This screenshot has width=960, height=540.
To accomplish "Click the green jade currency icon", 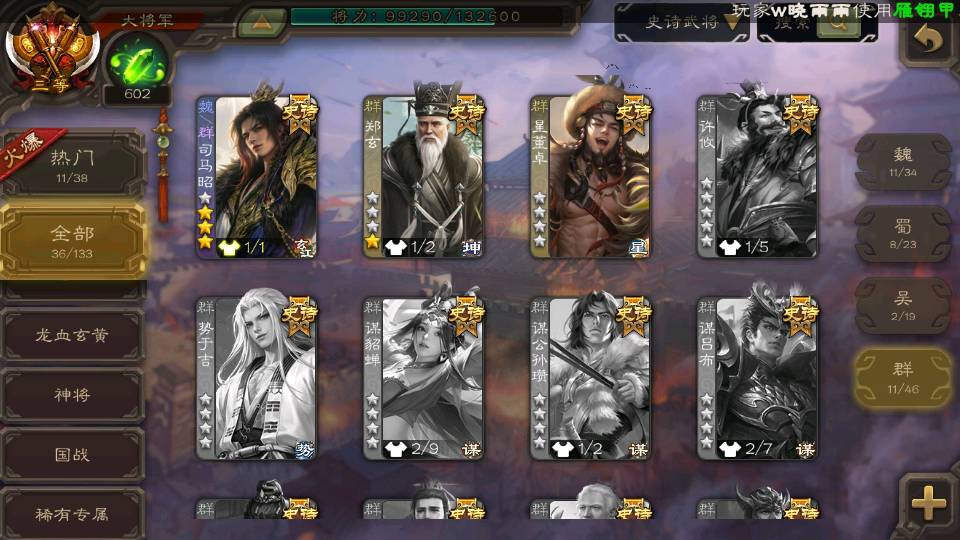I will [136, 63].
